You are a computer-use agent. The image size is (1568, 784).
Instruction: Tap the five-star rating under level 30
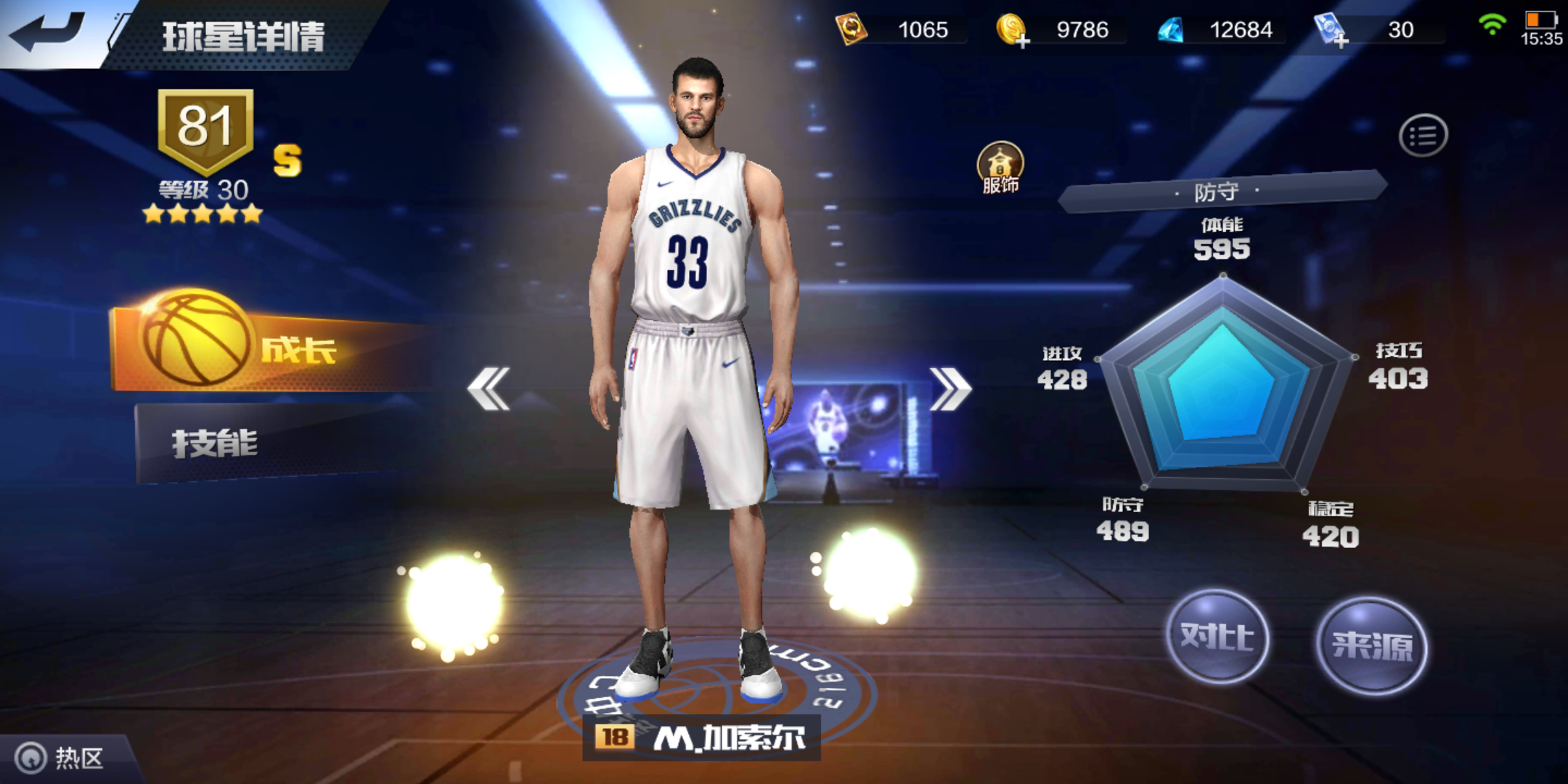point(204,213)
